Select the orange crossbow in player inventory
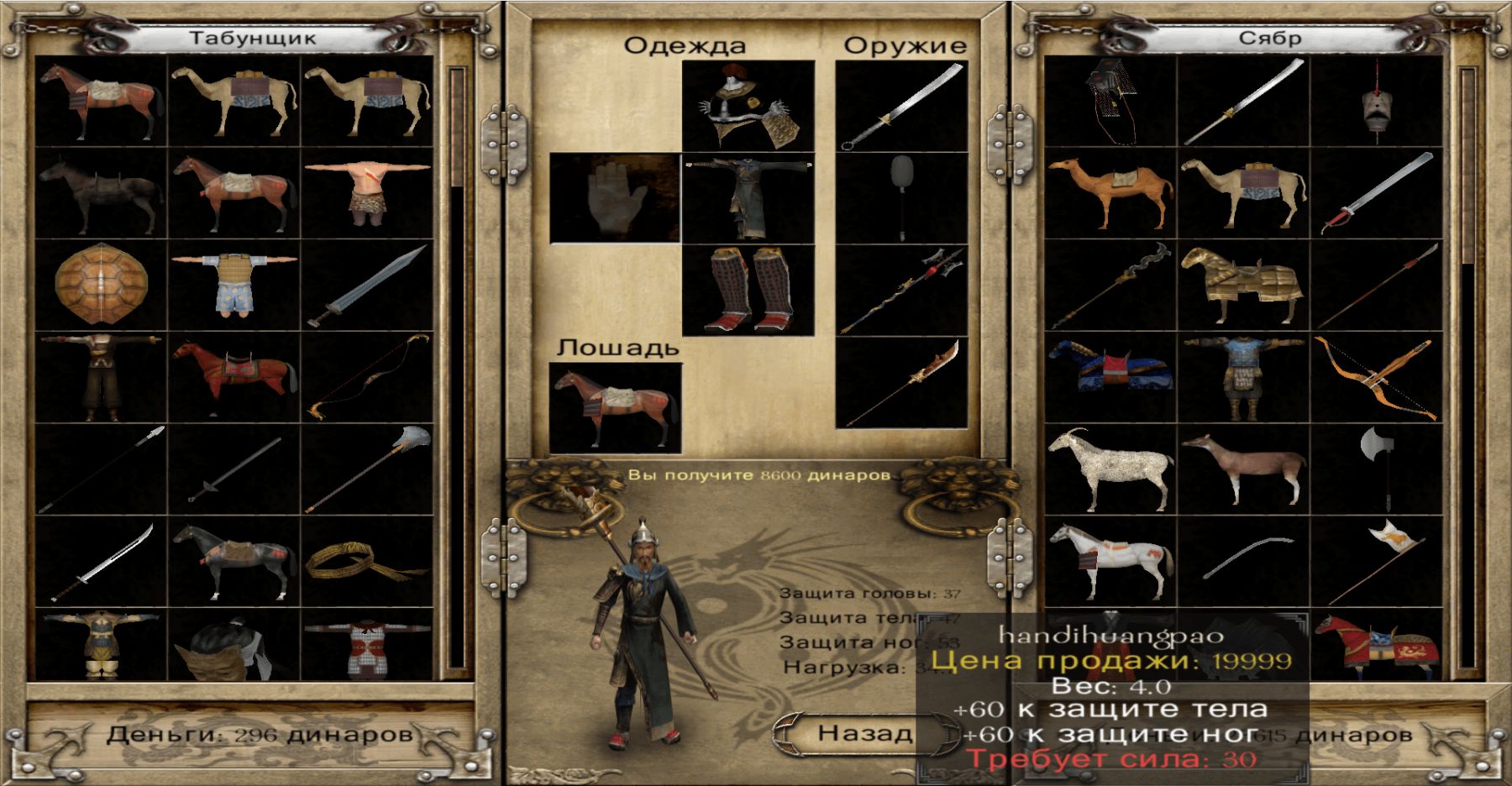The width and height of the screenshot is (1512, 786). point(1376,376)
